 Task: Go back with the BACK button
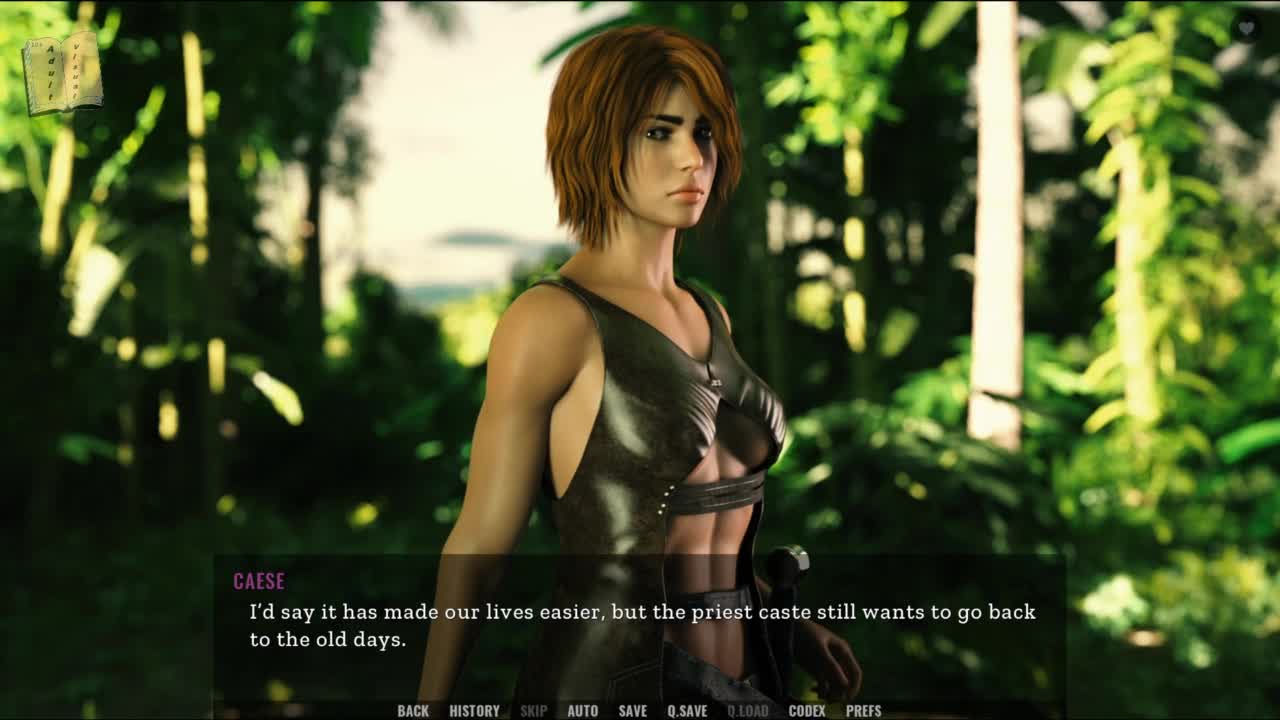tap(412, 711)
